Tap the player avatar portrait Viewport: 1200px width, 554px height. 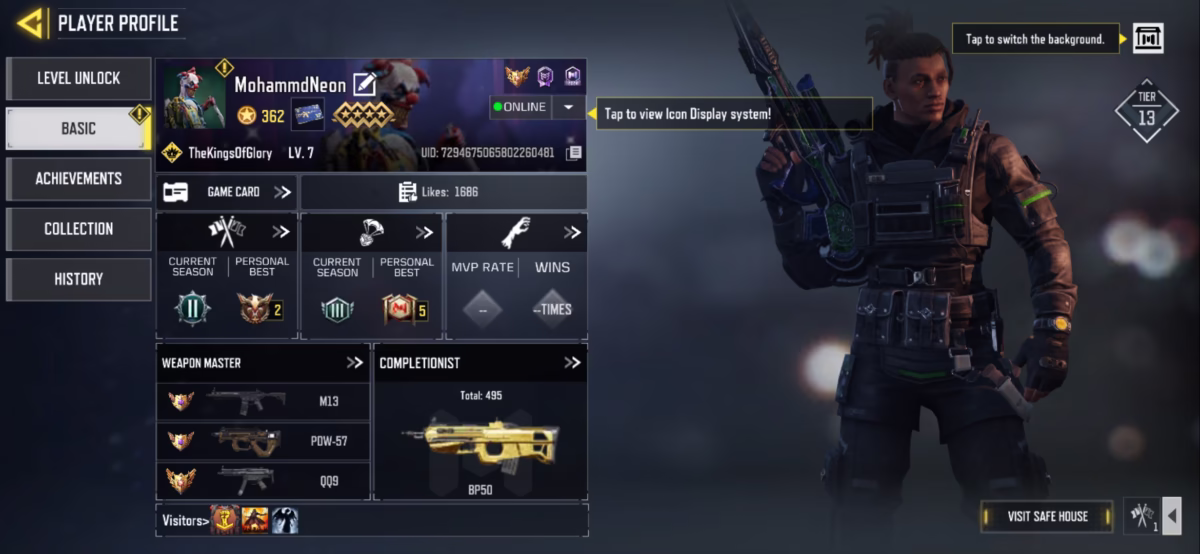point(195,97)
